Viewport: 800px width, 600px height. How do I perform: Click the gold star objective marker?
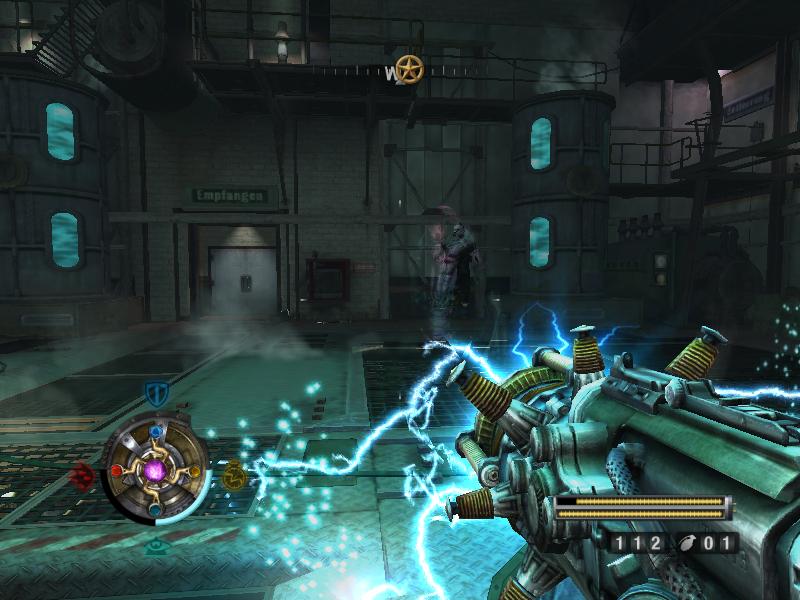pos(409,68)
